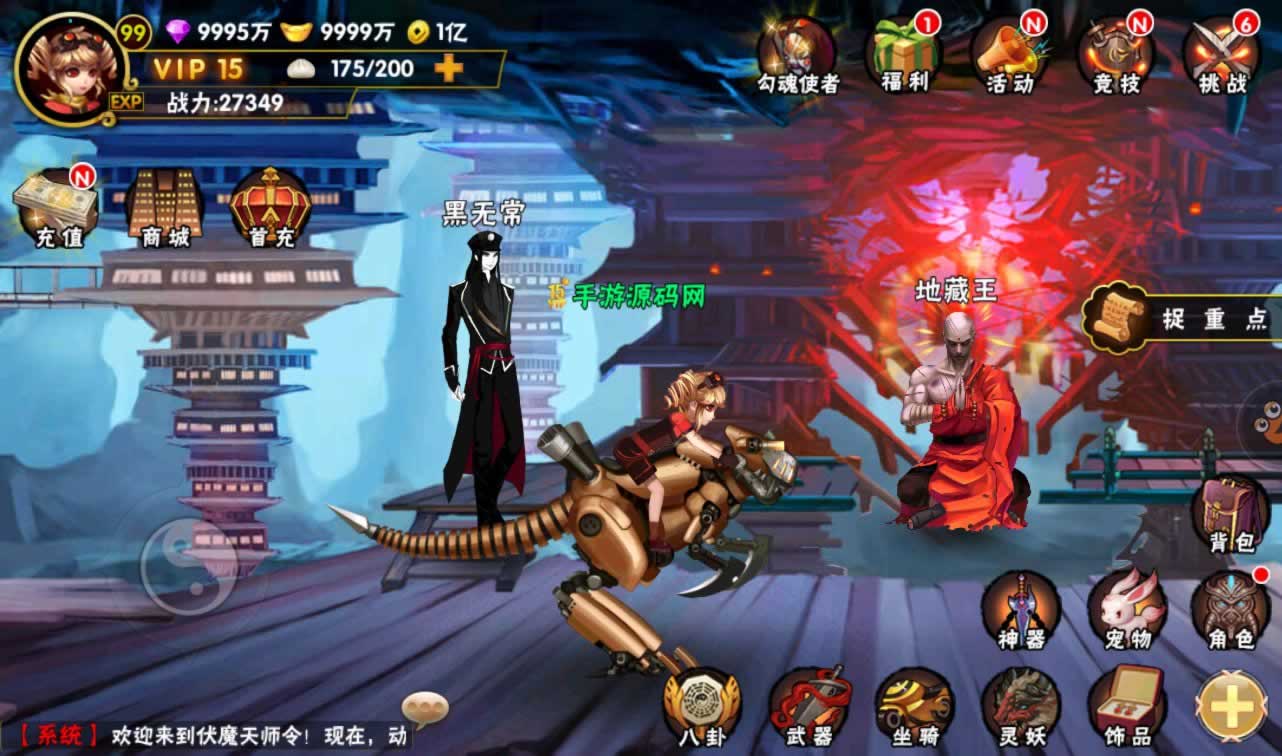Viewport: 1282px width, 756px height.
Task: Open the 挑战 challenge icon
Action: click(1222, 56)
